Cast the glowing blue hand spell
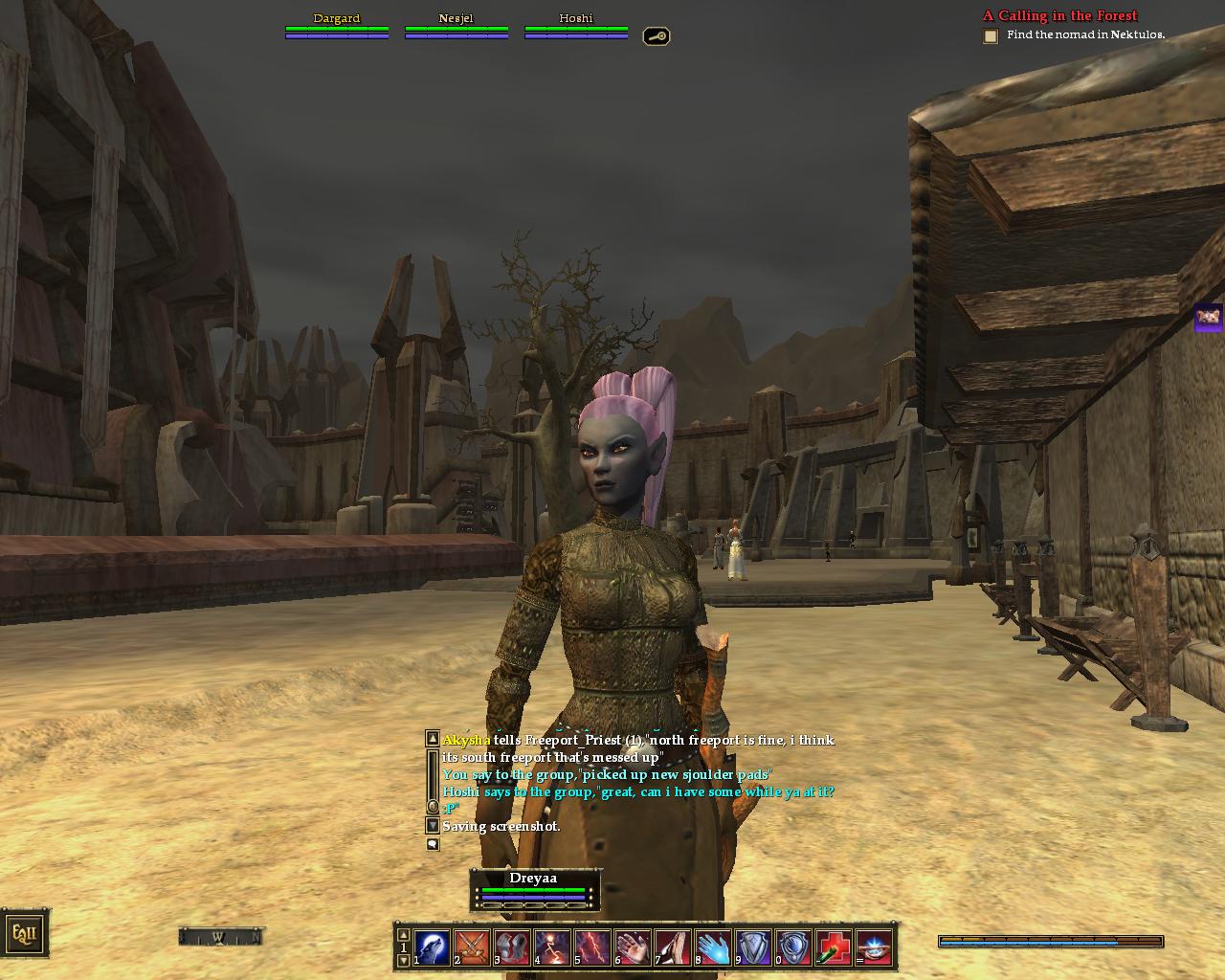The height and width of the screenshot is (980, 1225). click(x=713, y=947)
